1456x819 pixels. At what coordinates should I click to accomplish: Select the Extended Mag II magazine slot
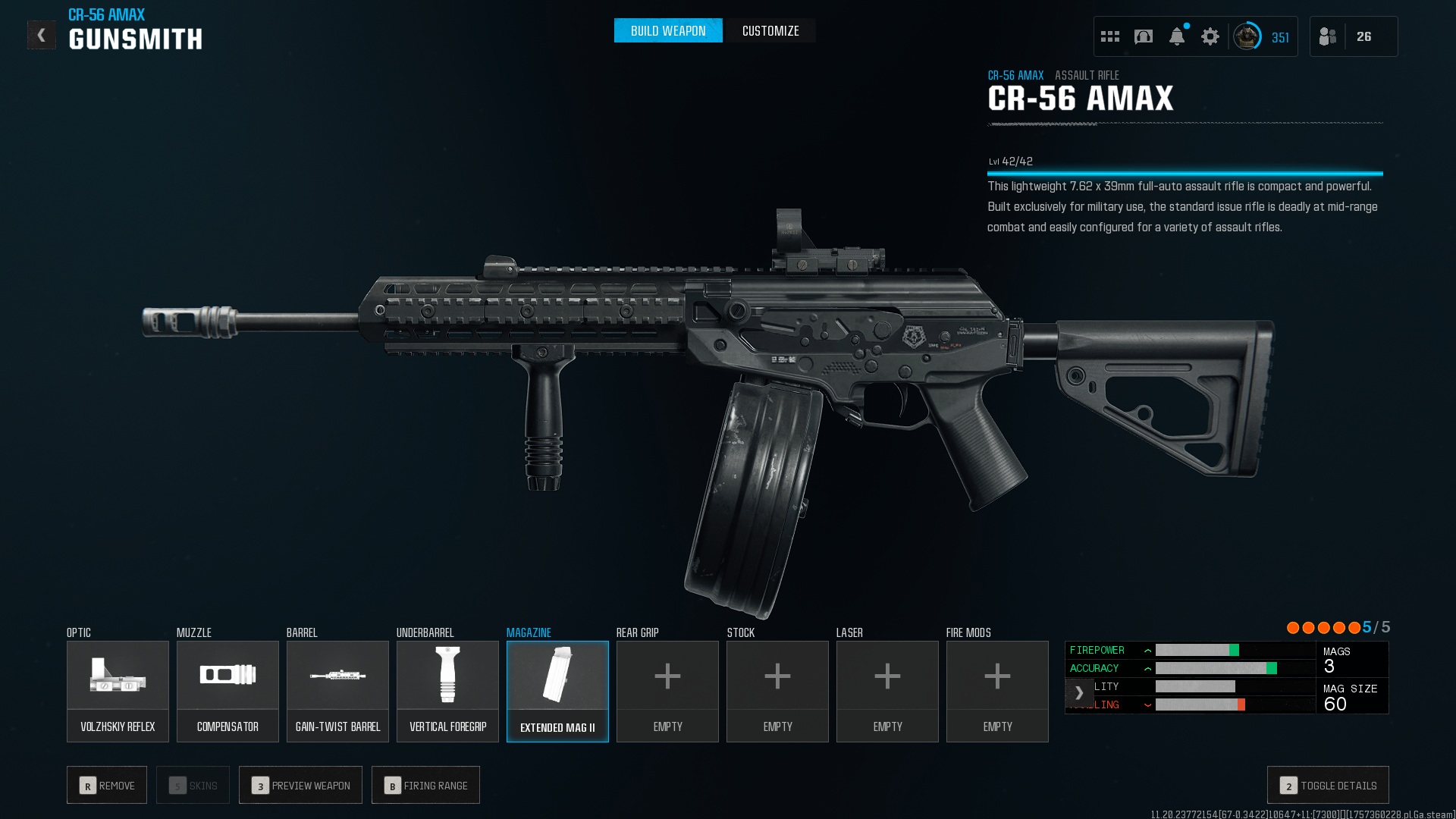557,691
